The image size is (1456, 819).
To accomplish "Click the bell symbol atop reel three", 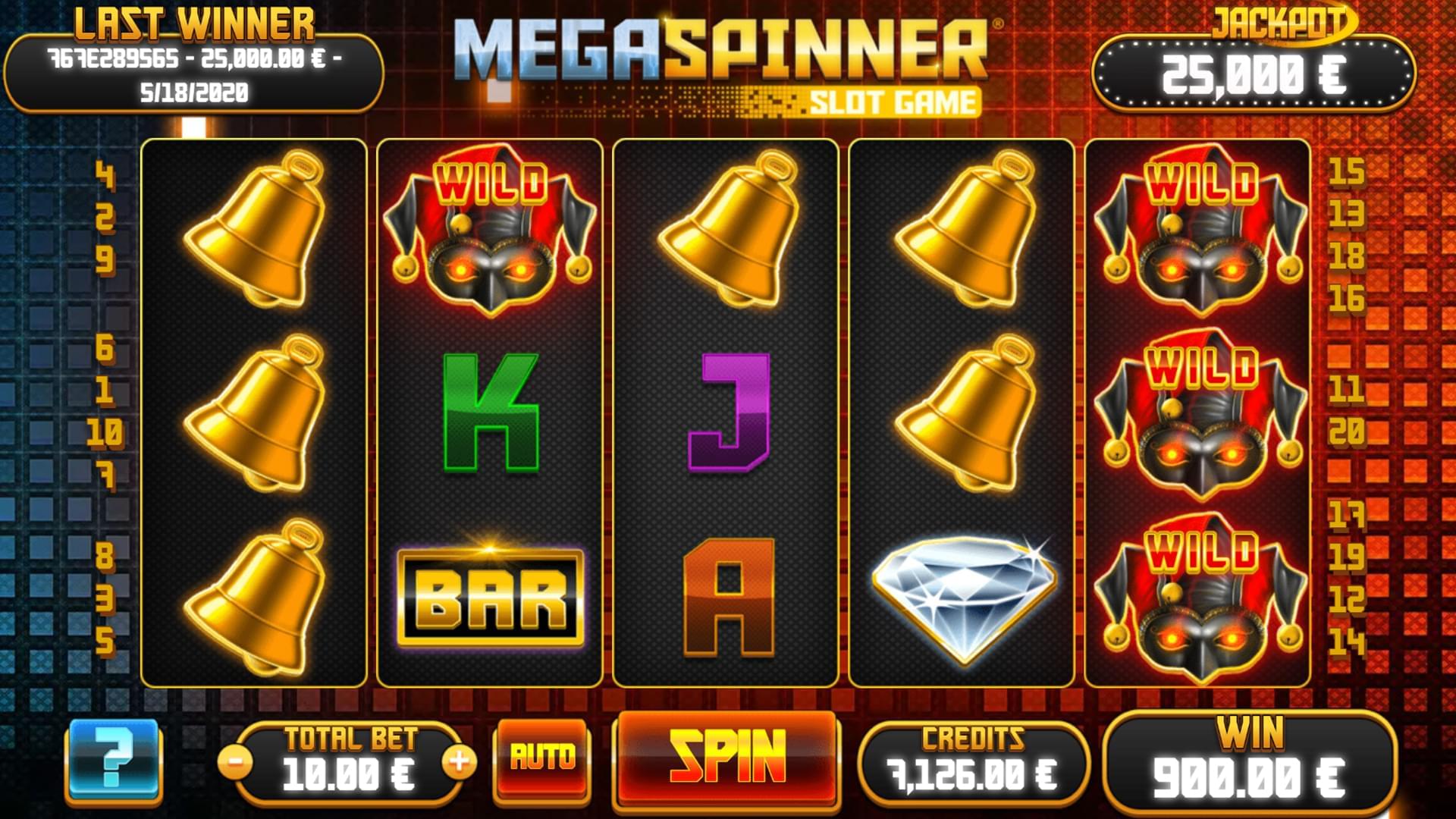I will (x=728, y=227).
